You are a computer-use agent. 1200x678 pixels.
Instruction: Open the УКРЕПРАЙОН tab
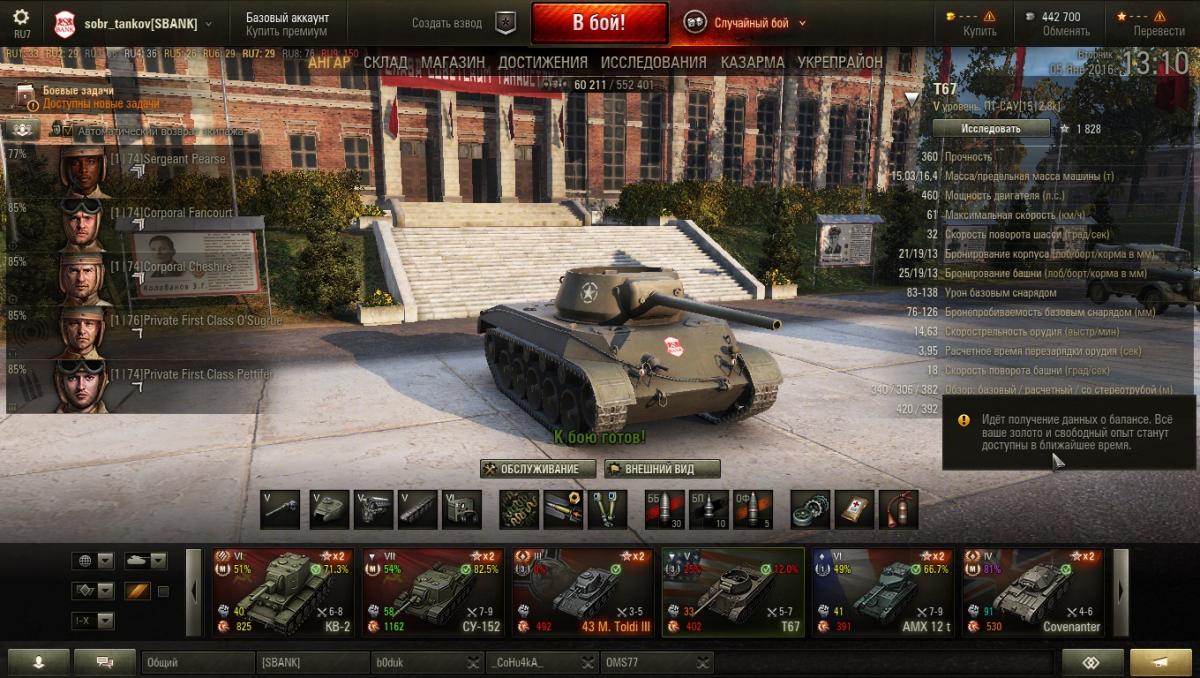(x=840, y=62)
